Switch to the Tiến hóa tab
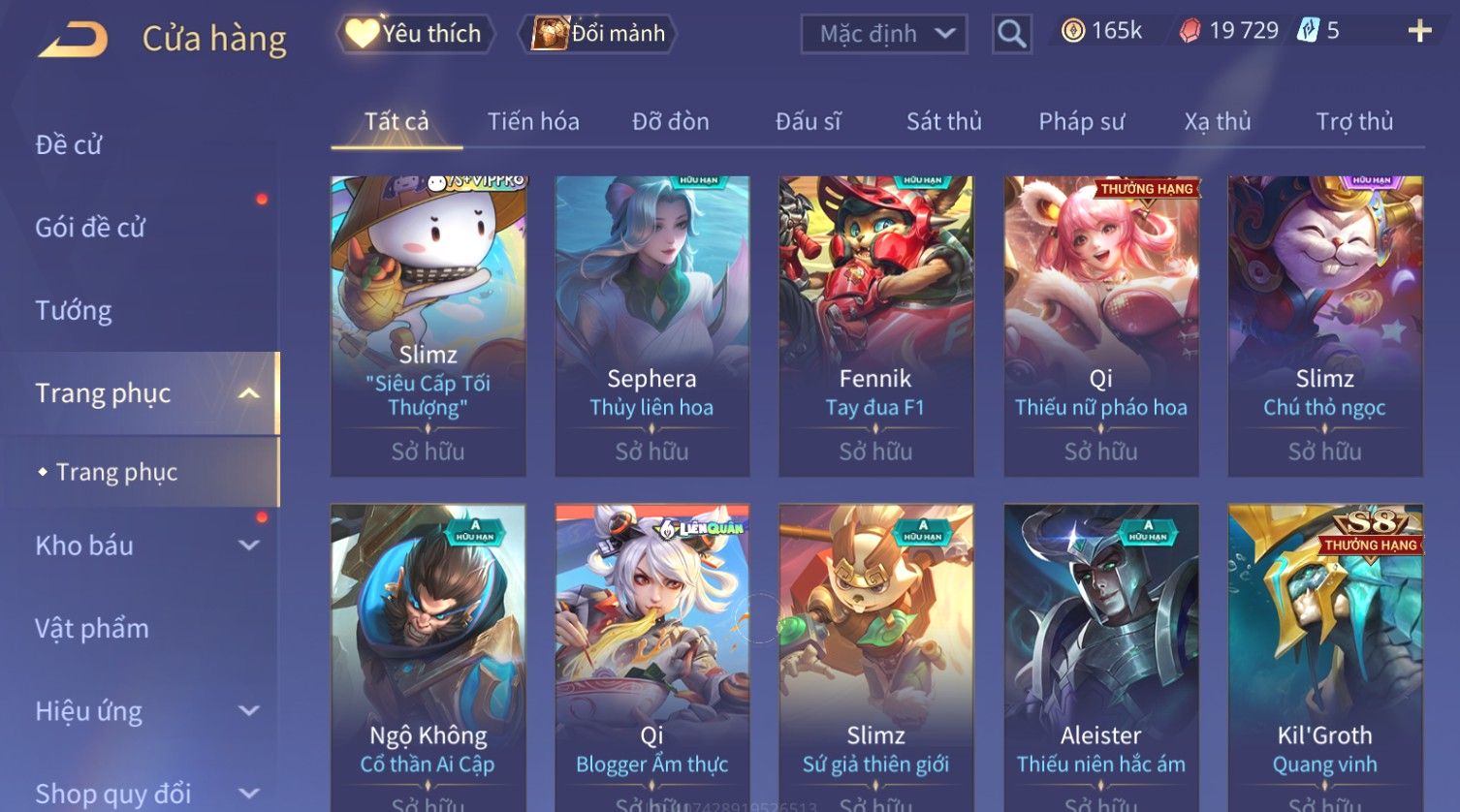1460x812 pixels. [x=533, y=122]
